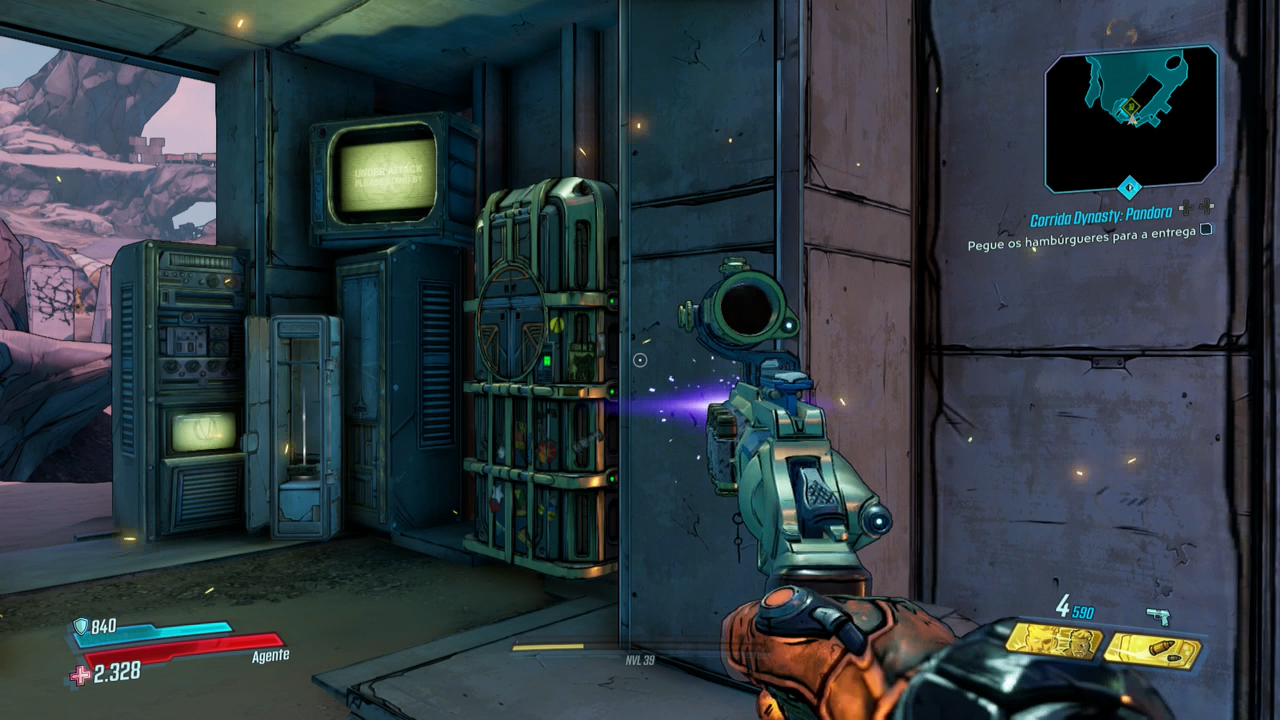This screenshot has height=720, width=1280.
Task: Open the minimap in the corner
Action: pyautogui.click(x=1131, y=118)
